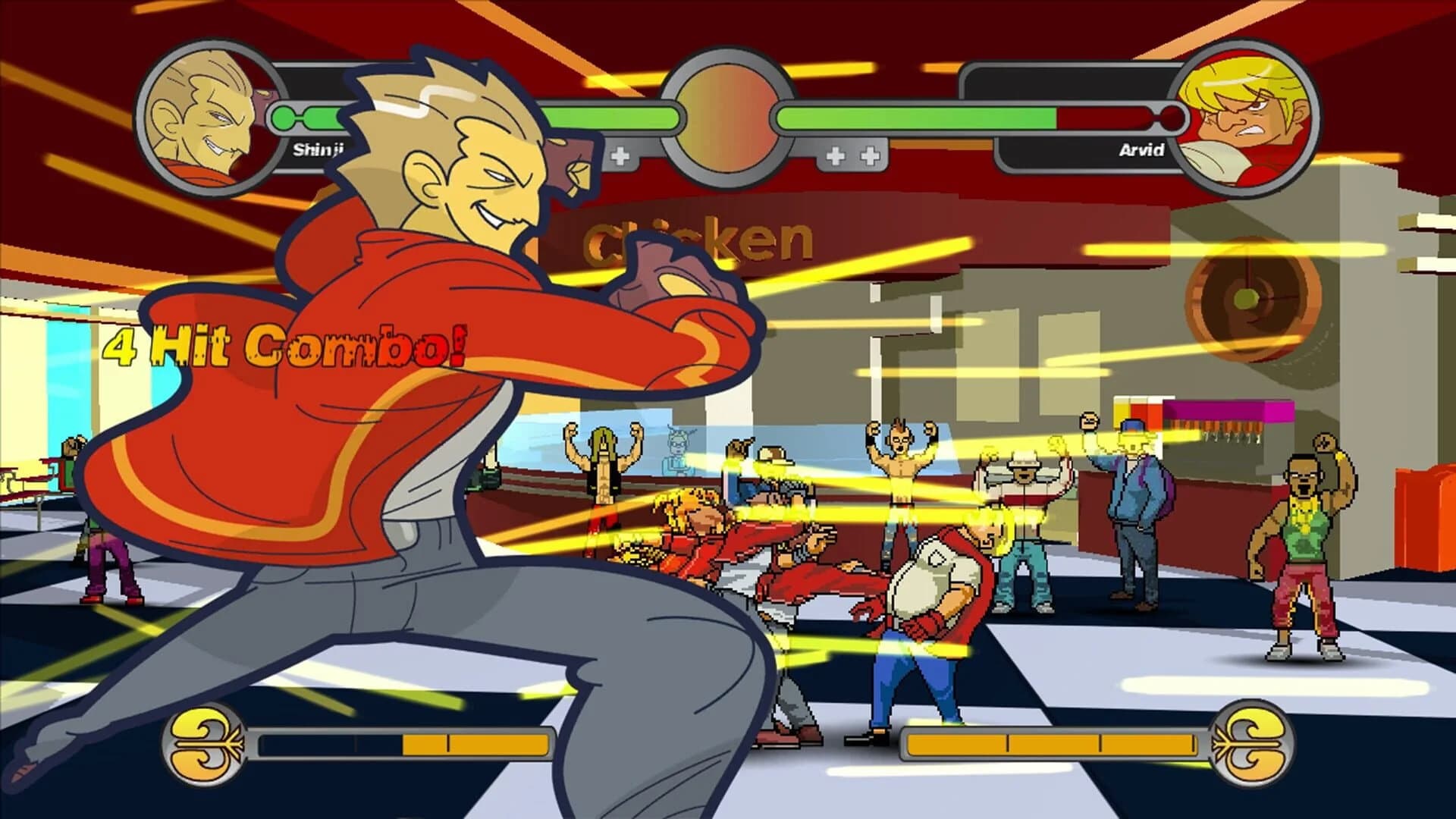Image resolution: width=1456 pixels, height=819 pixels.
Task: Select the Arvid name label
Action: click(1140, 151)
